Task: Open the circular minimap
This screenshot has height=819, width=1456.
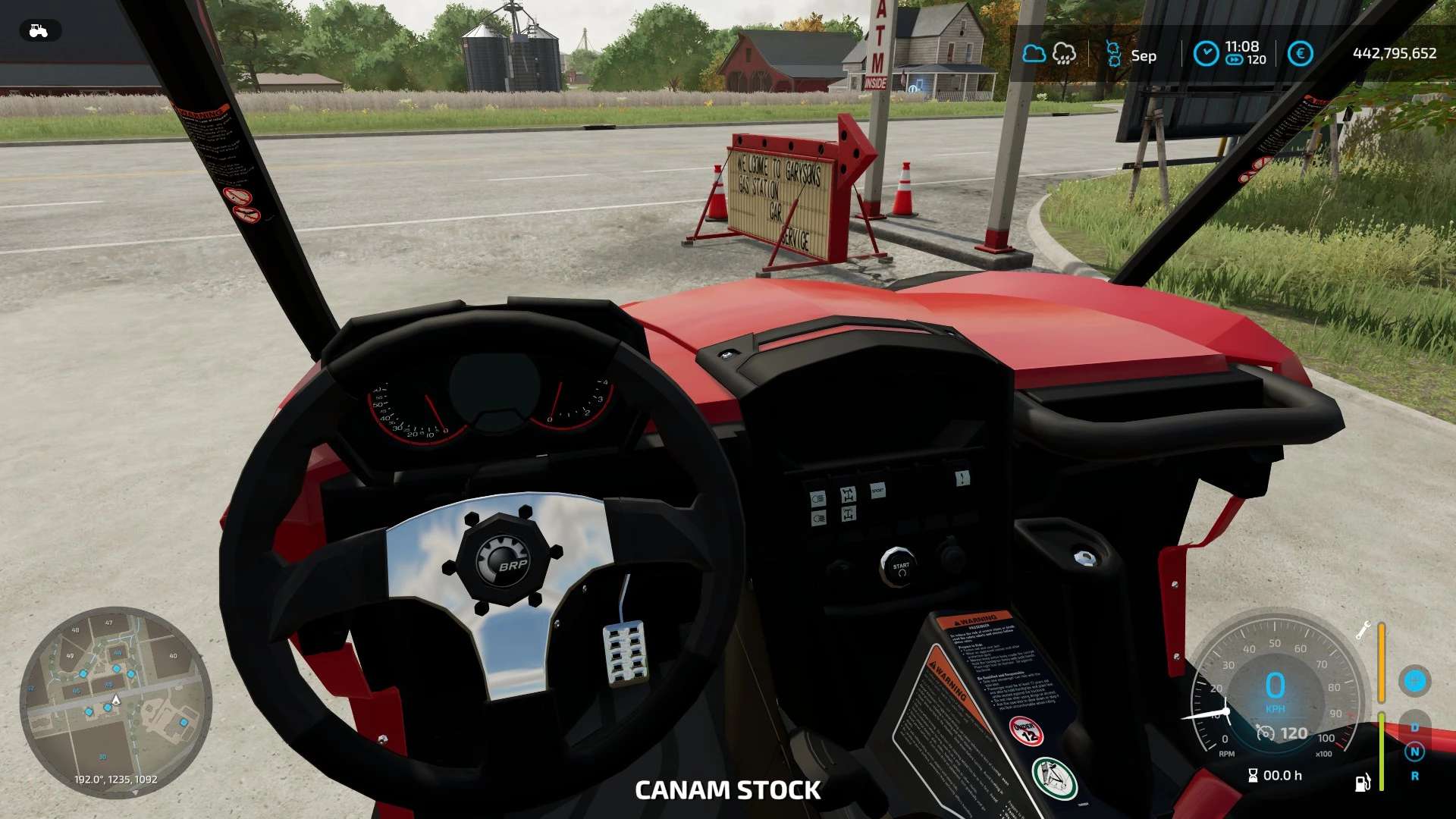Action: pos(115,702)
